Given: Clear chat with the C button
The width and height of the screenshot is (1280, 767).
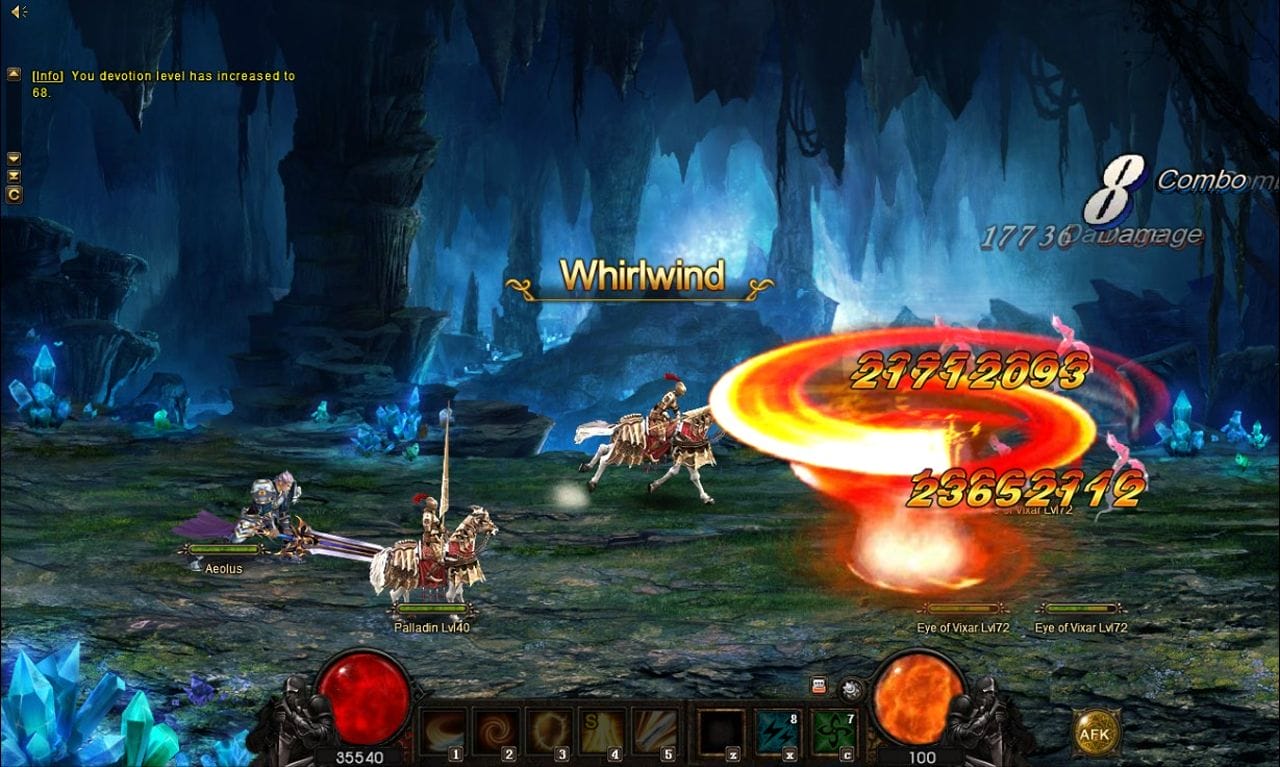Looking at the screenshot, I should tap(14, 194).
